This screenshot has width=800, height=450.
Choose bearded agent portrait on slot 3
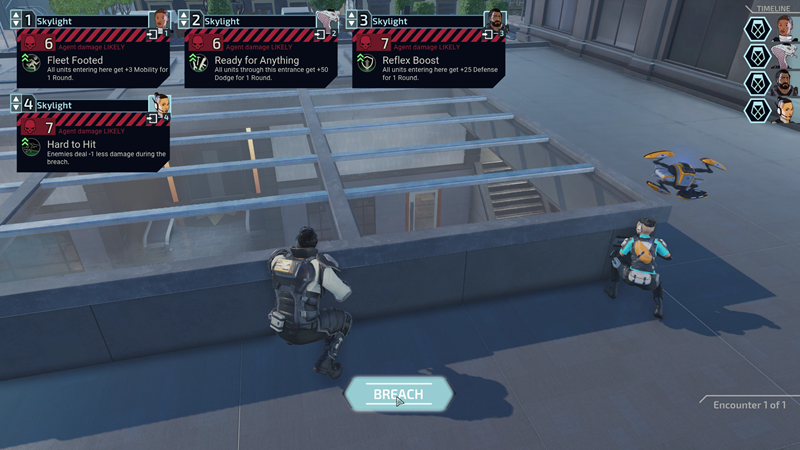pos(495,20)
